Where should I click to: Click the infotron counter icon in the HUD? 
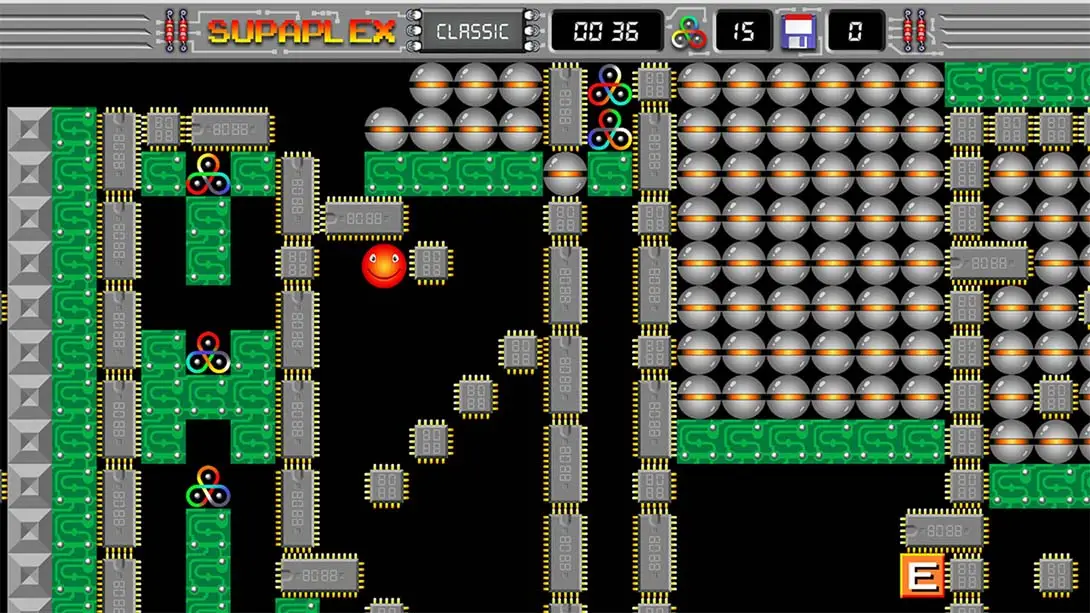pos(689,31)
